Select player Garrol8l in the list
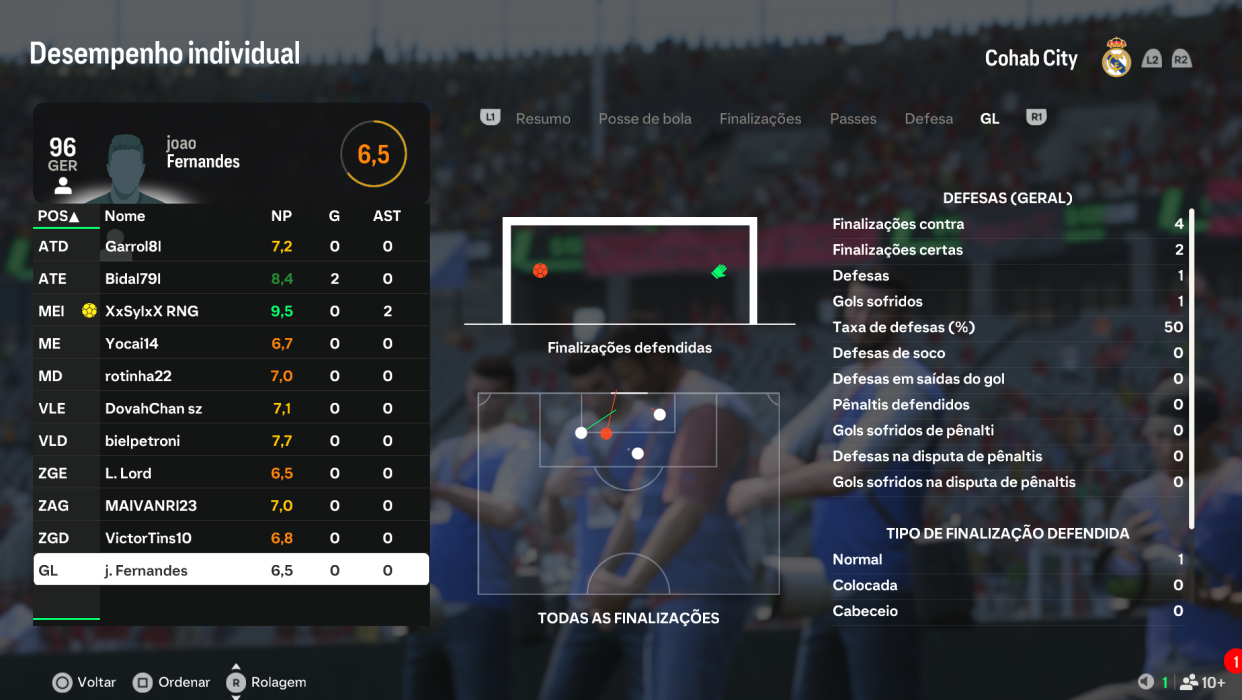The image size is (1242, 700). pyautogui.click(x=231, y=246)
